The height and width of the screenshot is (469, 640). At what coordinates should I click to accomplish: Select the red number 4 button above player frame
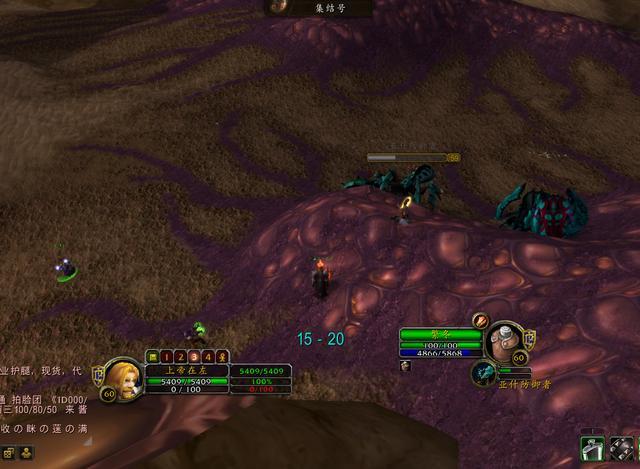[208, 356]
